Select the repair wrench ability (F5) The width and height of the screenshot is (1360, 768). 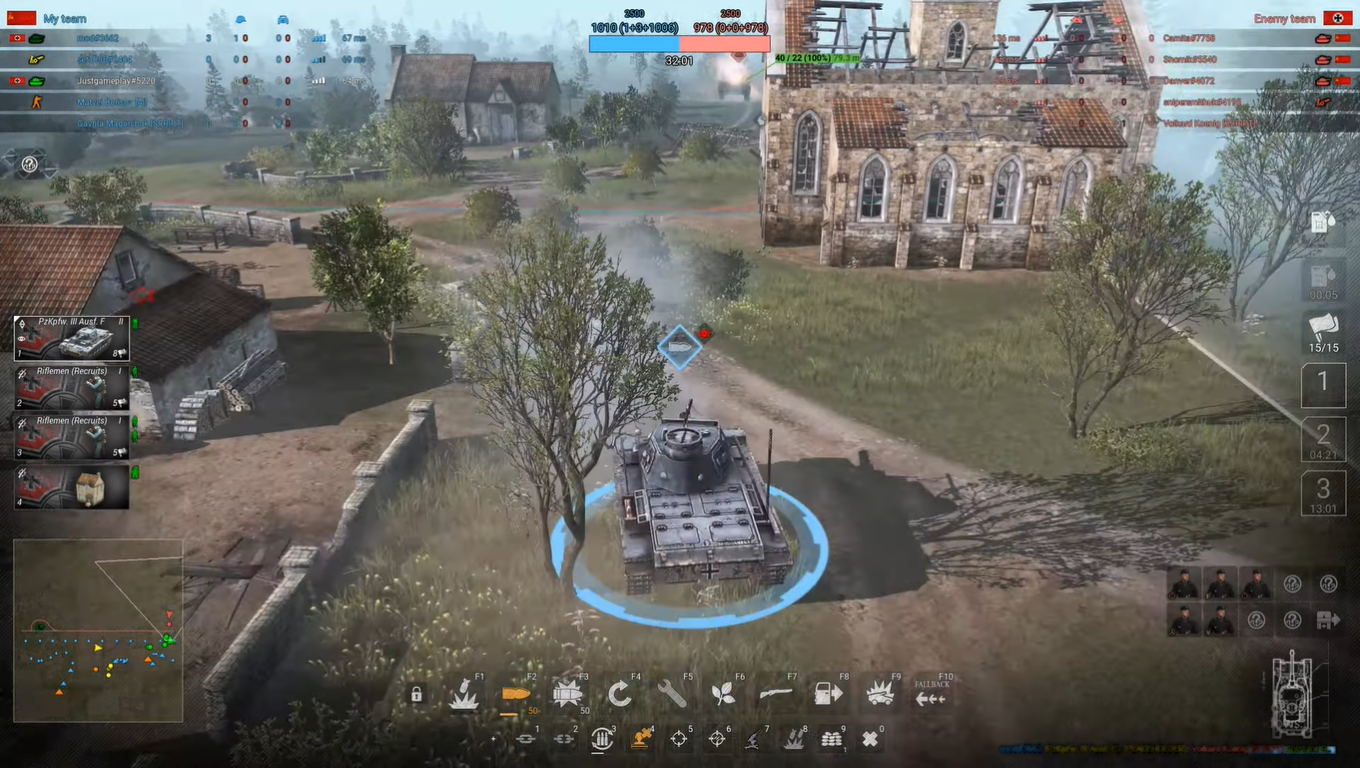670,692
